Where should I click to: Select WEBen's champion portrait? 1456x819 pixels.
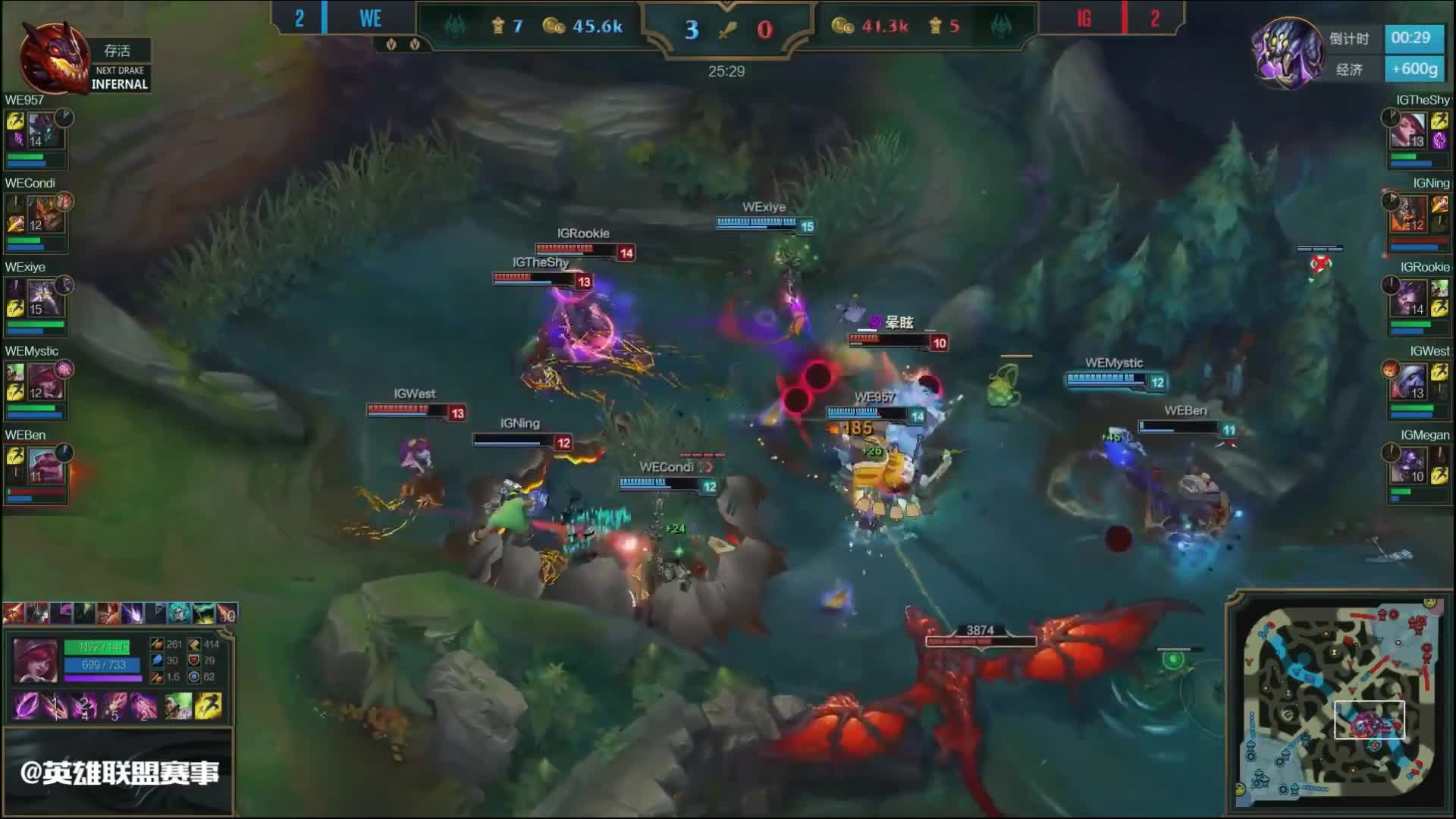coord(45,466)
